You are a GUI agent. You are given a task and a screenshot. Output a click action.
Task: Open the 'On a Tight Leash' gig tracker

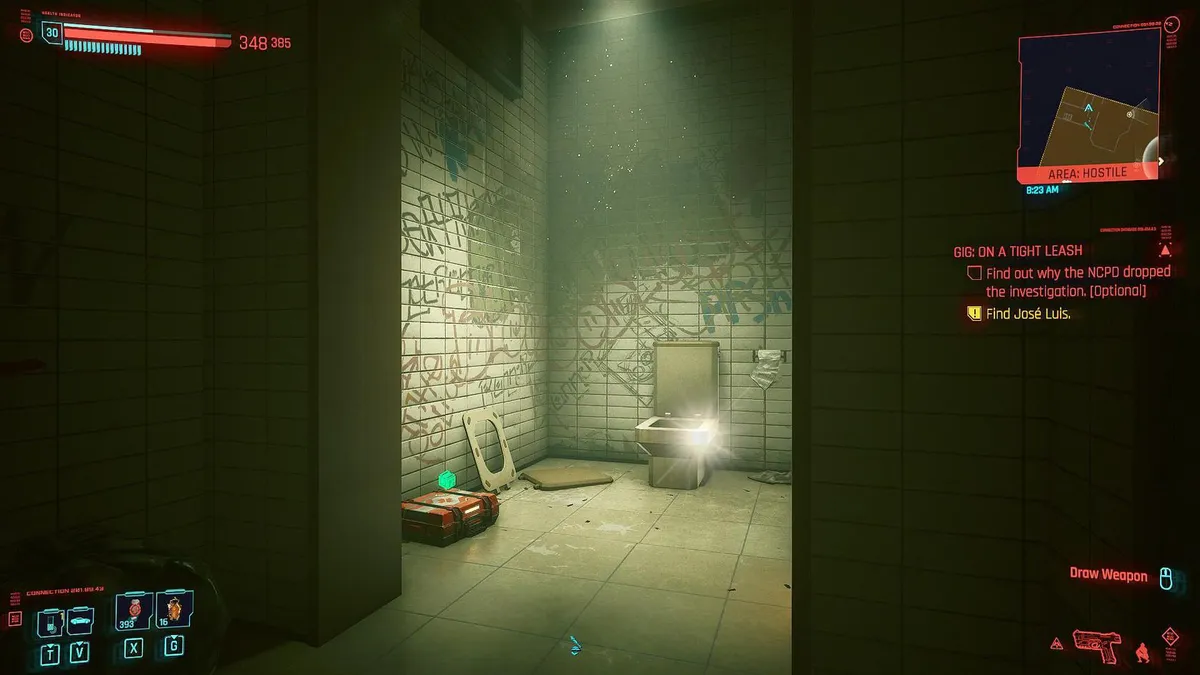pos(1016,251)
